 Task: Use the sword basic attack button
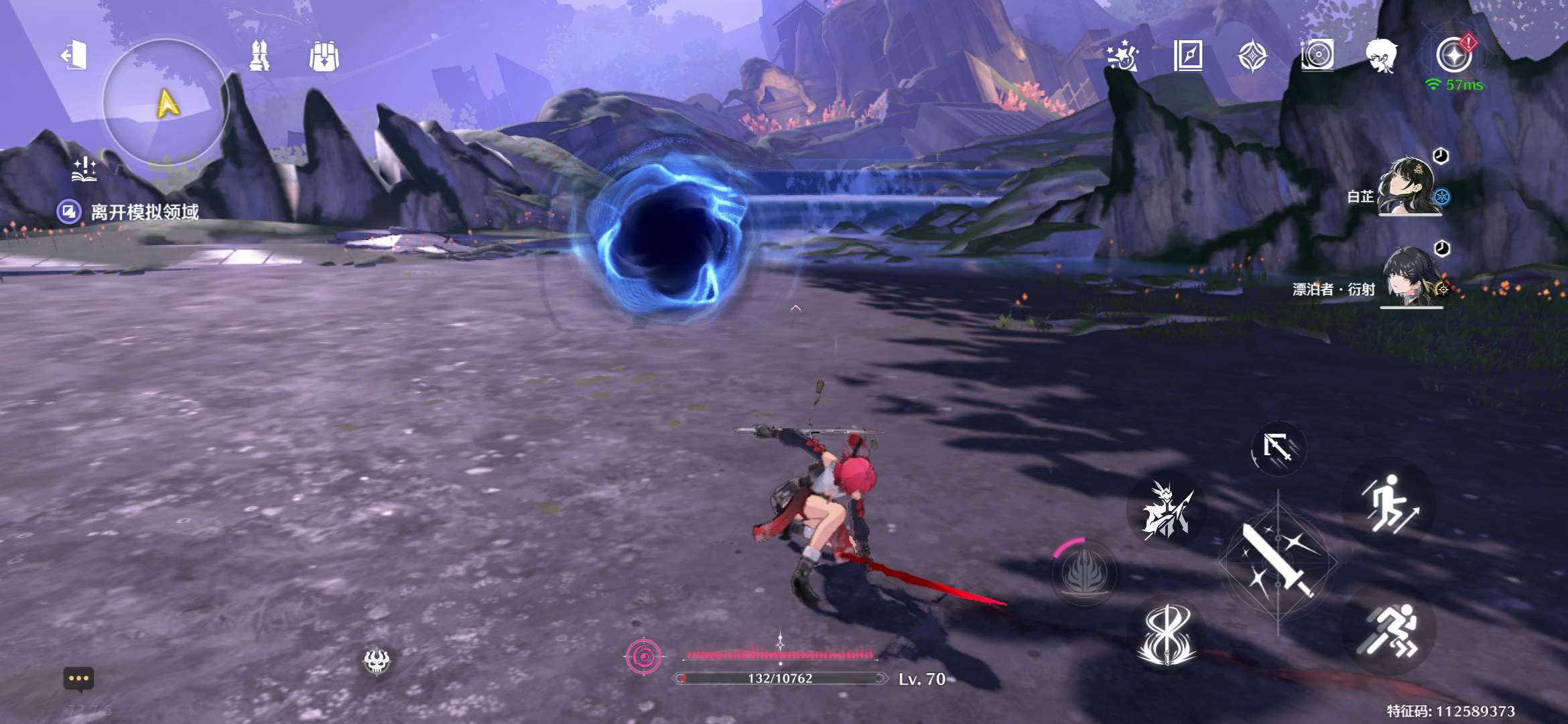click(1278, 561)
